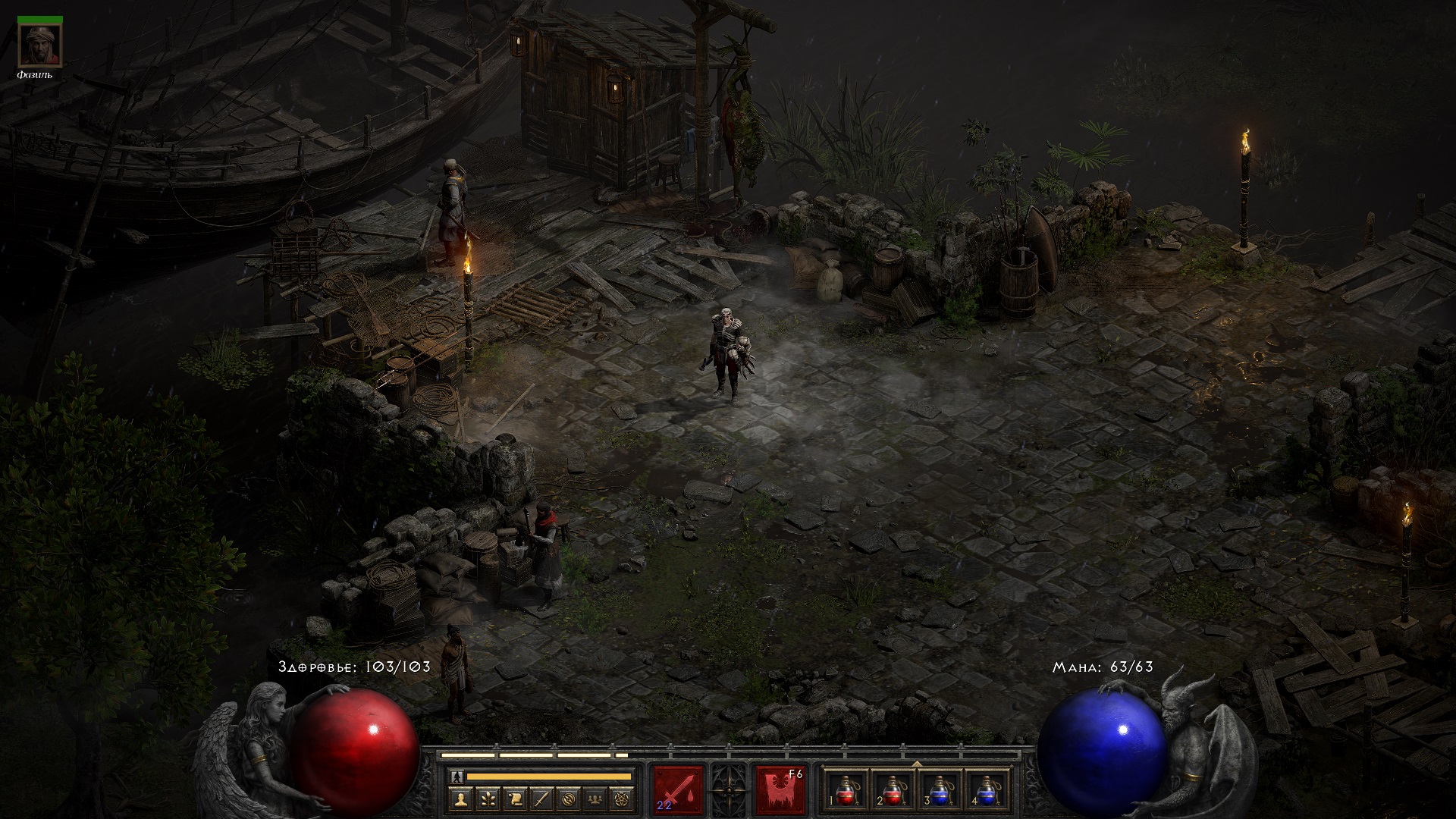Click the Фазиль mercenary portrait
The height and width of the screenshot is (819, 1456).
40,45
